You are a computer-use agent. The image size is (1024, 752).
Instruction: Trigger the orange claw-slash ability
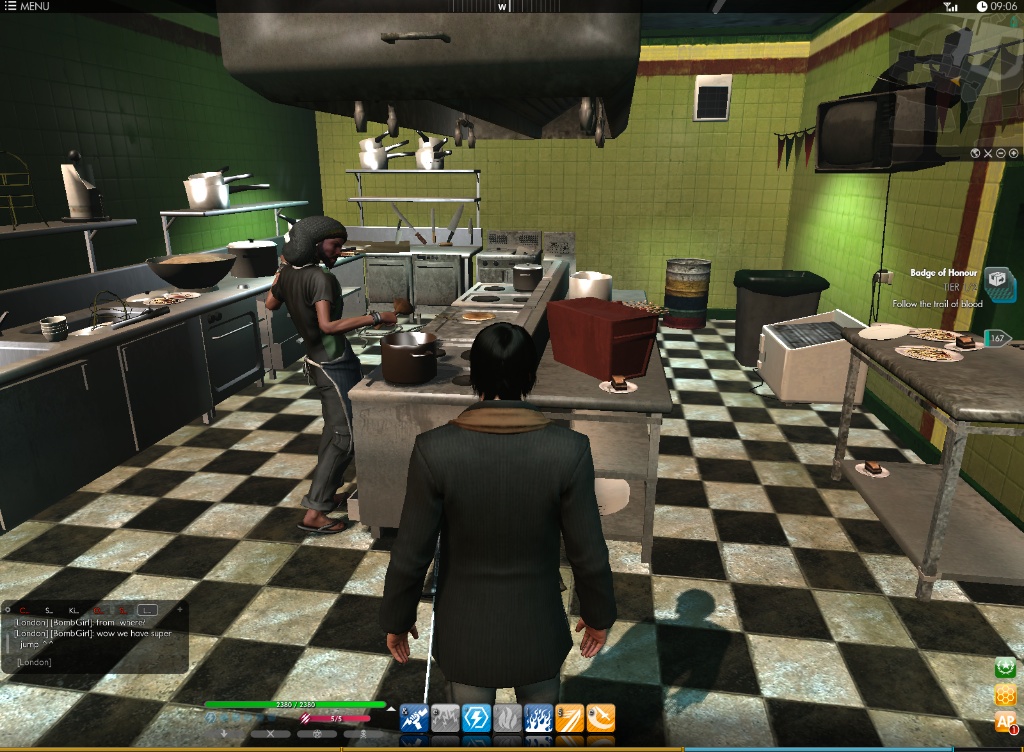(x=569, y=717)
